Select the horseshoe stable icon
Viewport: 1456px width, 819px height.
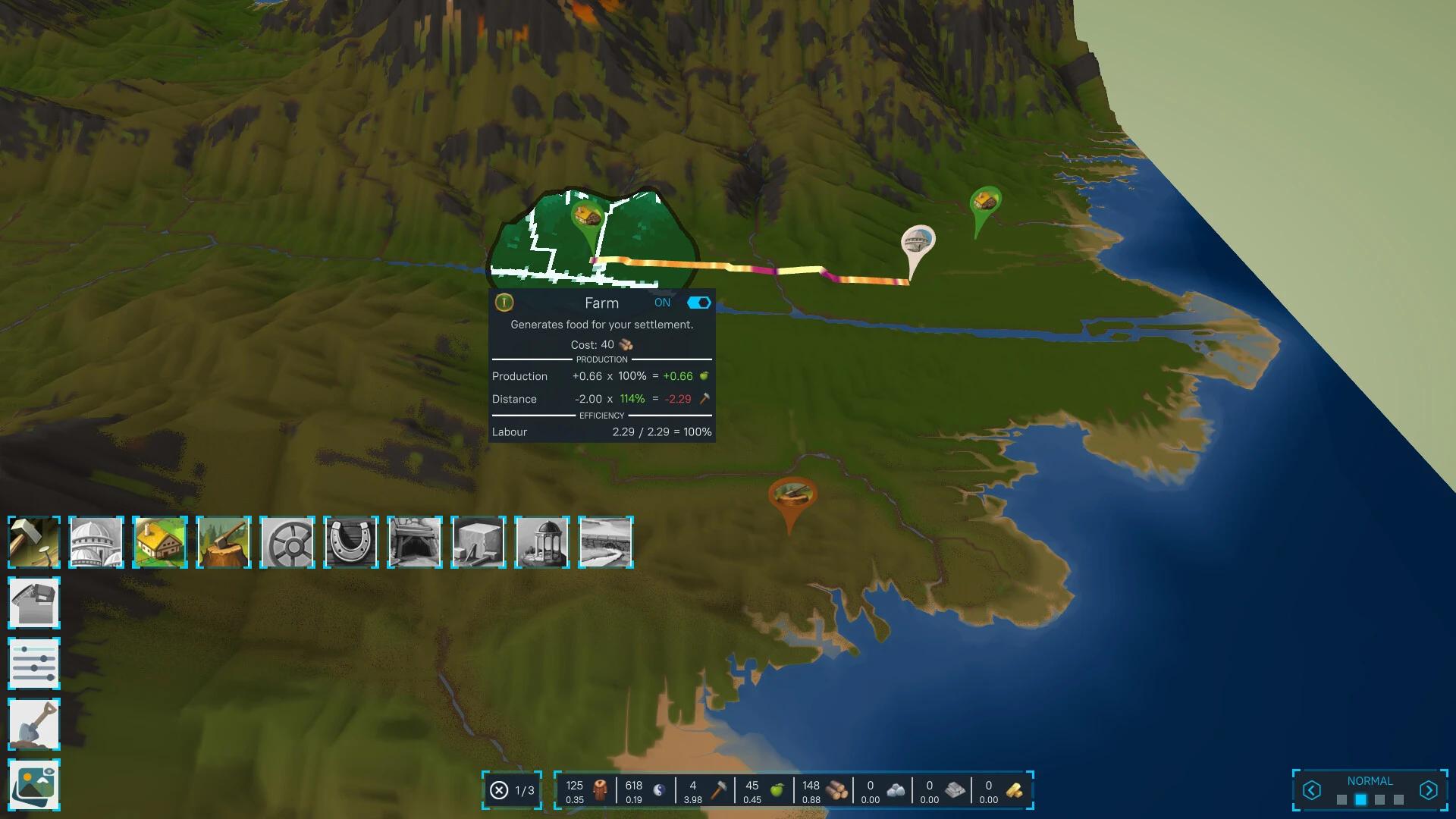(x=351, y=541)
